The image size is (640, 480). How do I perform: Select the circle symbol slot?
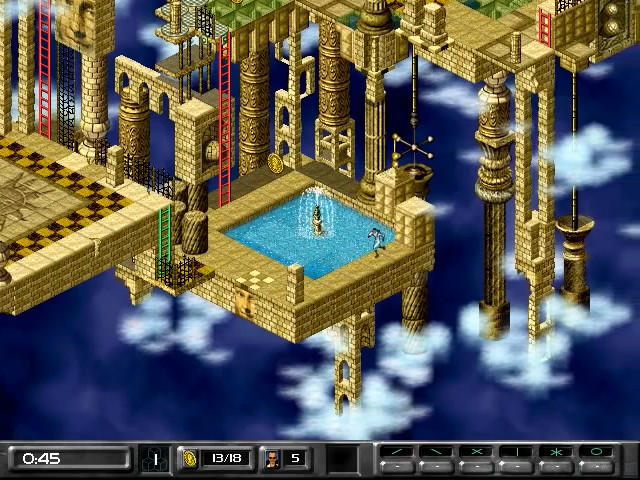coord(597,452)
